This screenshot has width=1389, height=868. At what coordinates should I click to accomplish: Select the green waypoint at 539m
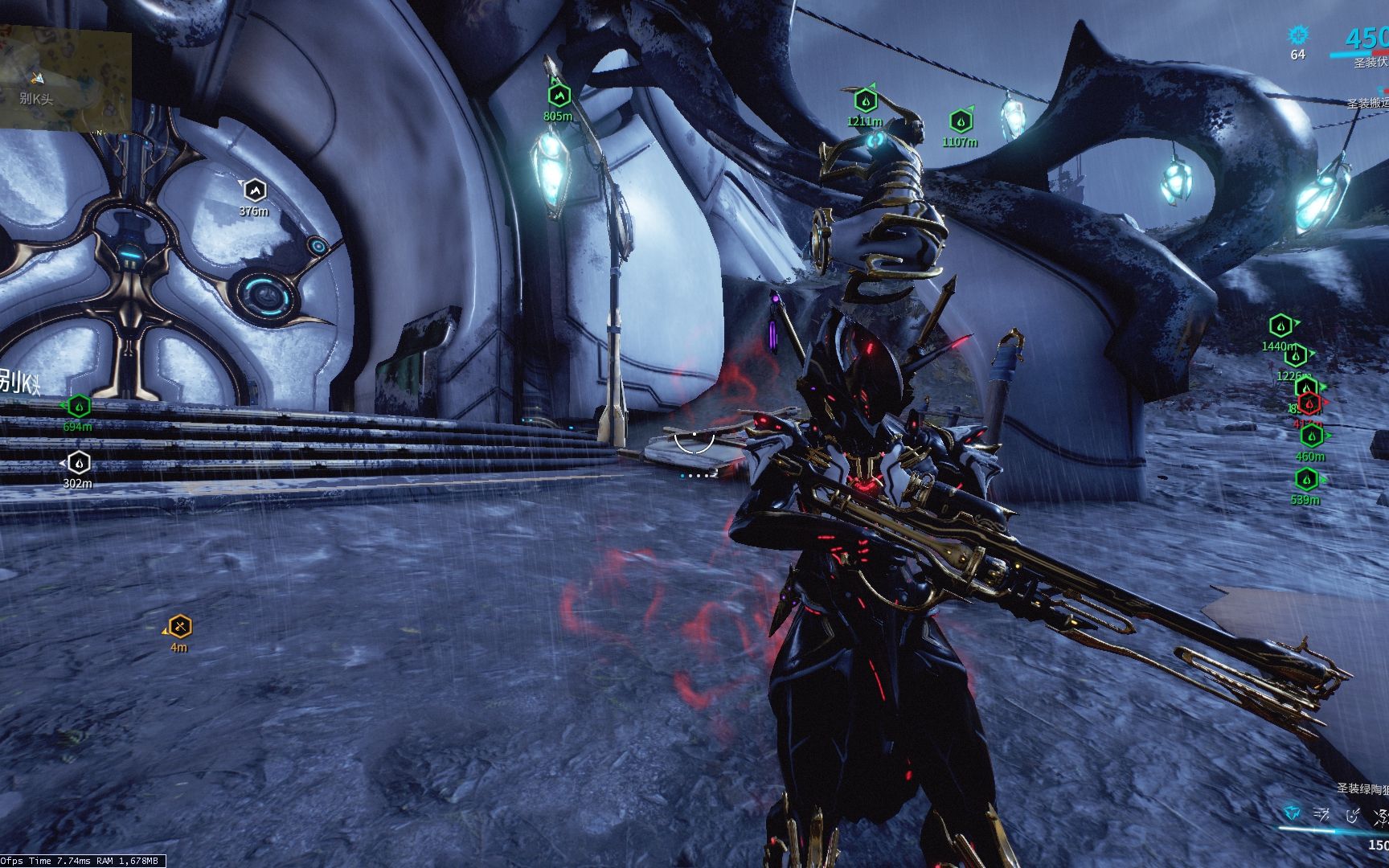(x=1306, y=480)
